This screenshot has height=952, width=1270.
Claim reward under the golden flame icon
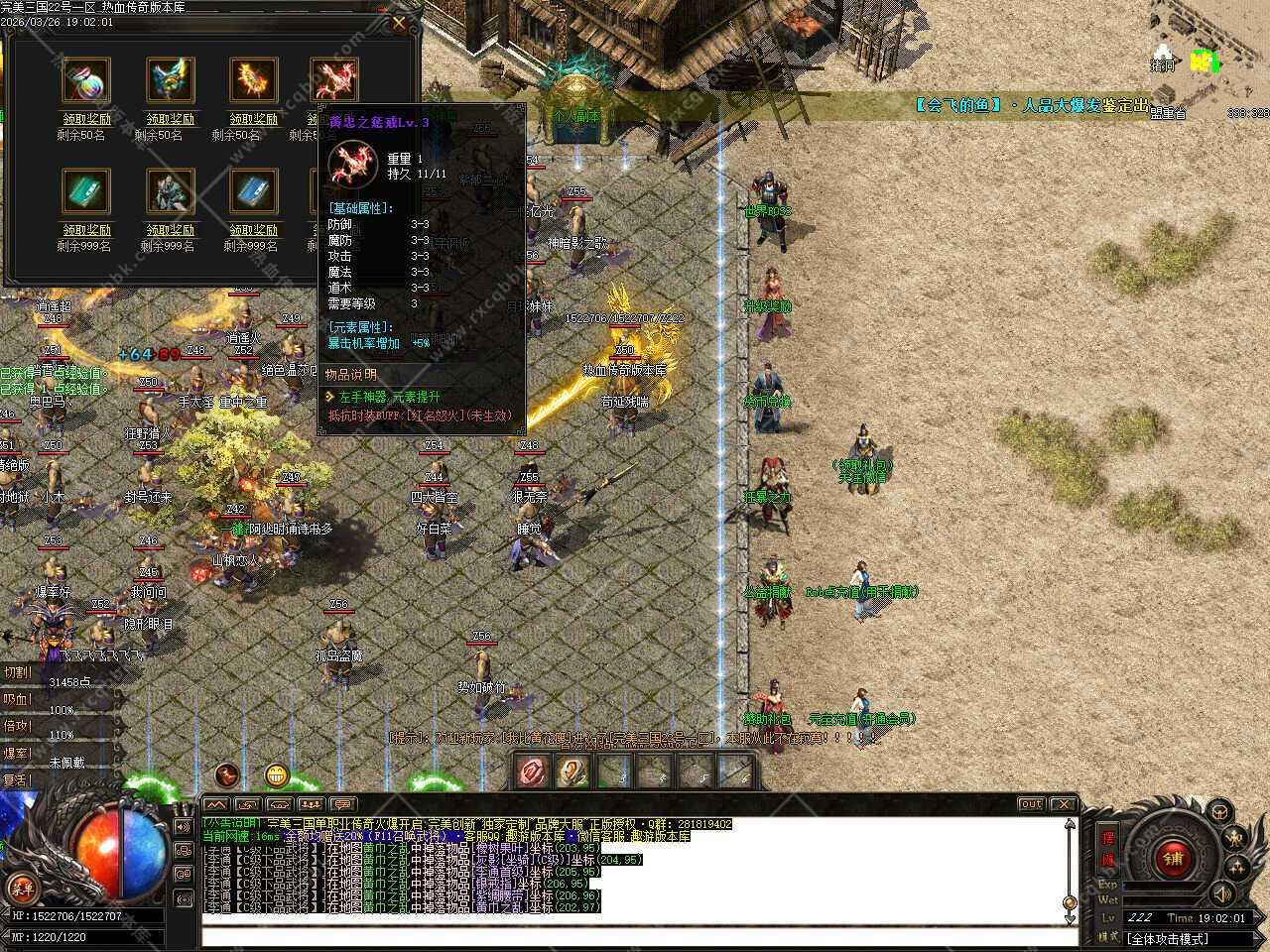click(253, 119)
